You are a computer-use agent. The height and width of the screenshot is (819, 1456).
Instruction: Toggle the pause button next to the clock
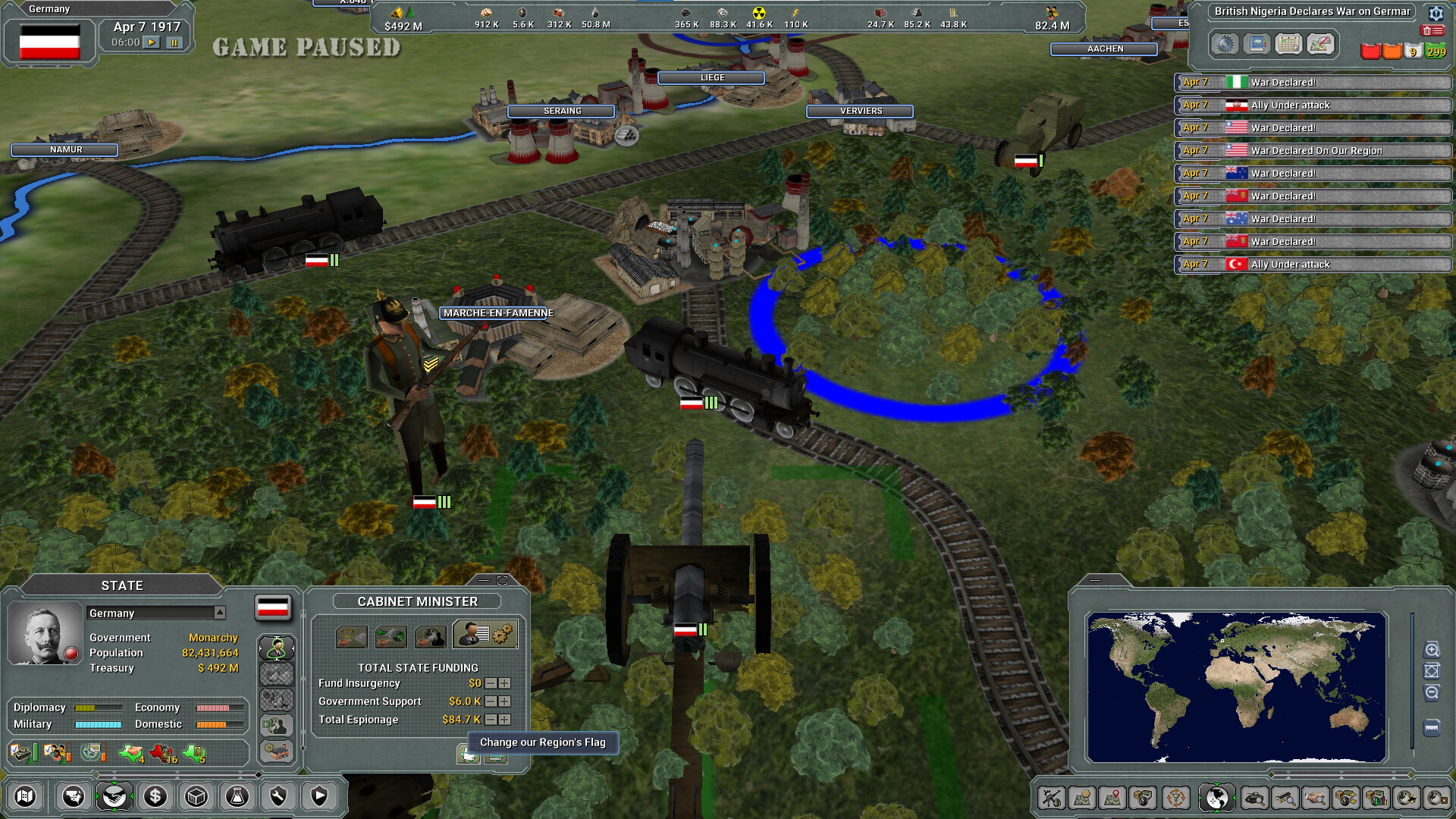point(173,42)
